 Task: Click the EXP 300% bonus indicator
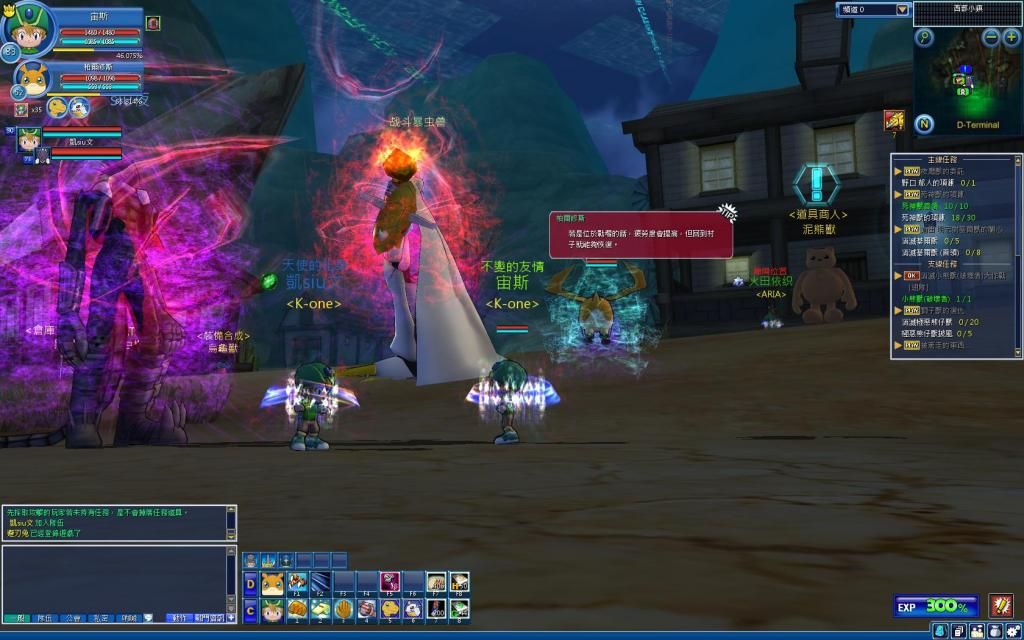[936, 606]
